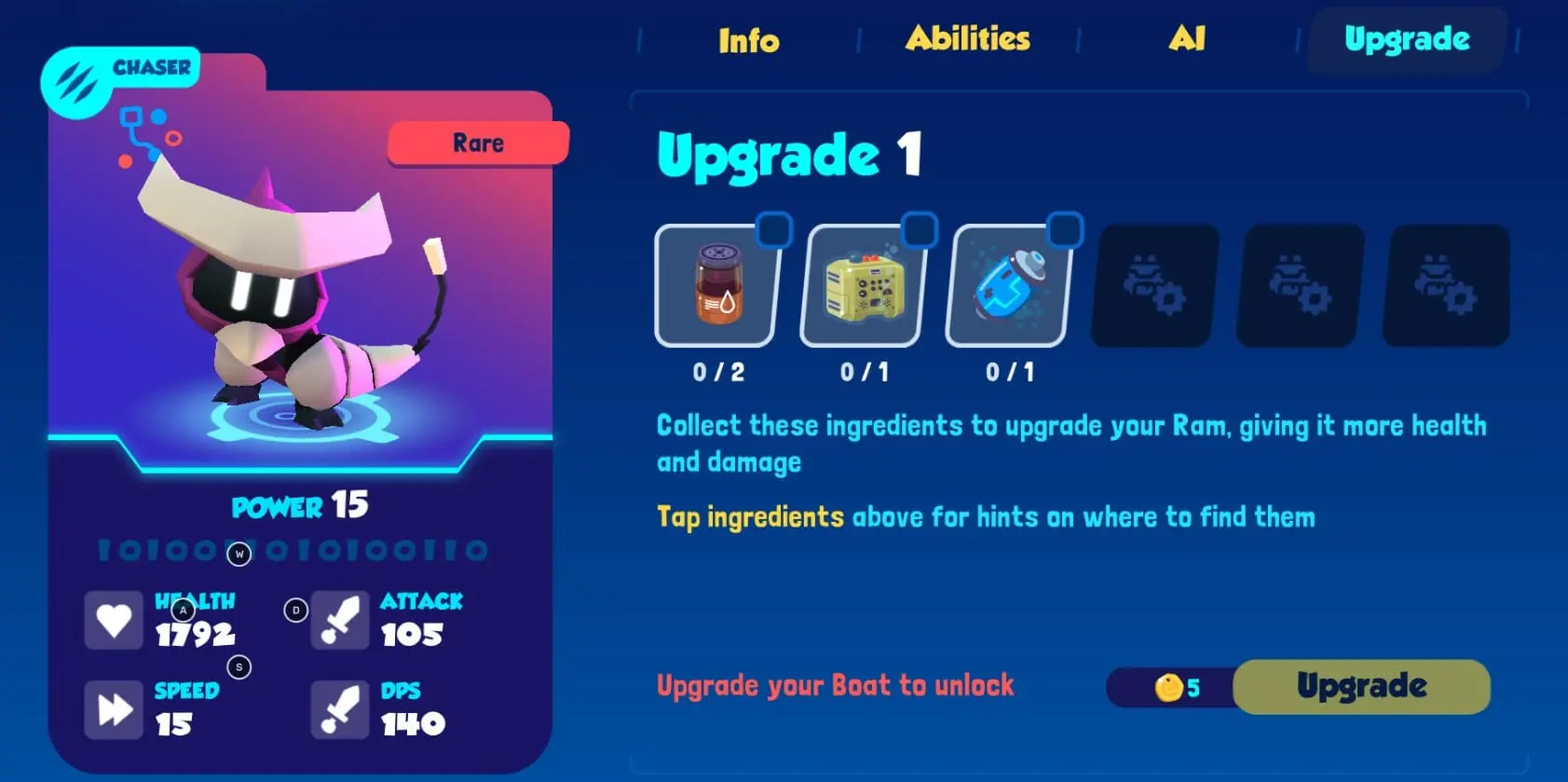Select the Upgrade tab
The width and height of the screenshot is (1568, 782).
(x=1406, y=39)
